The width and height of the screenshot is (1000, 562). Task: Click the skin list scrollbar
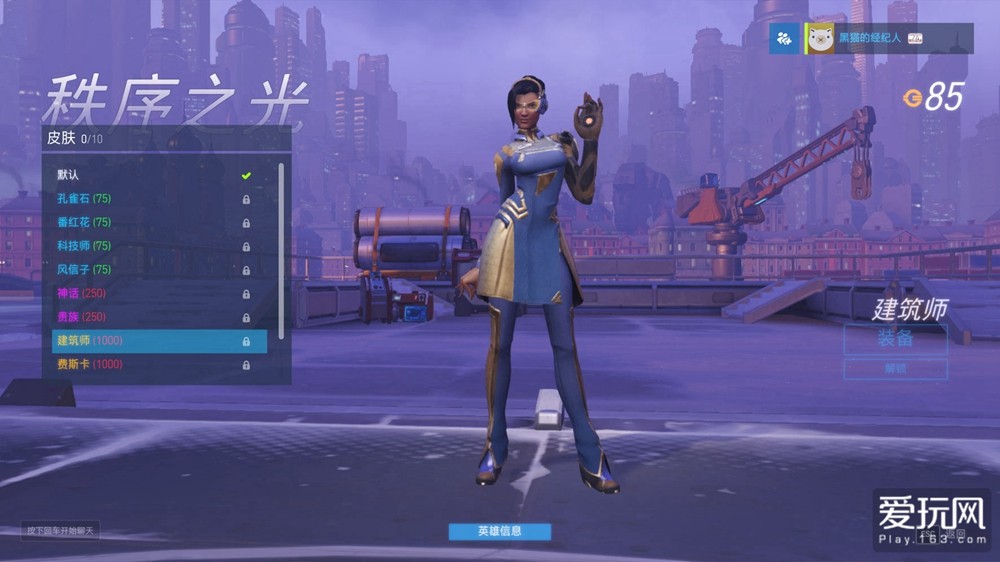(x=281, y=250)
